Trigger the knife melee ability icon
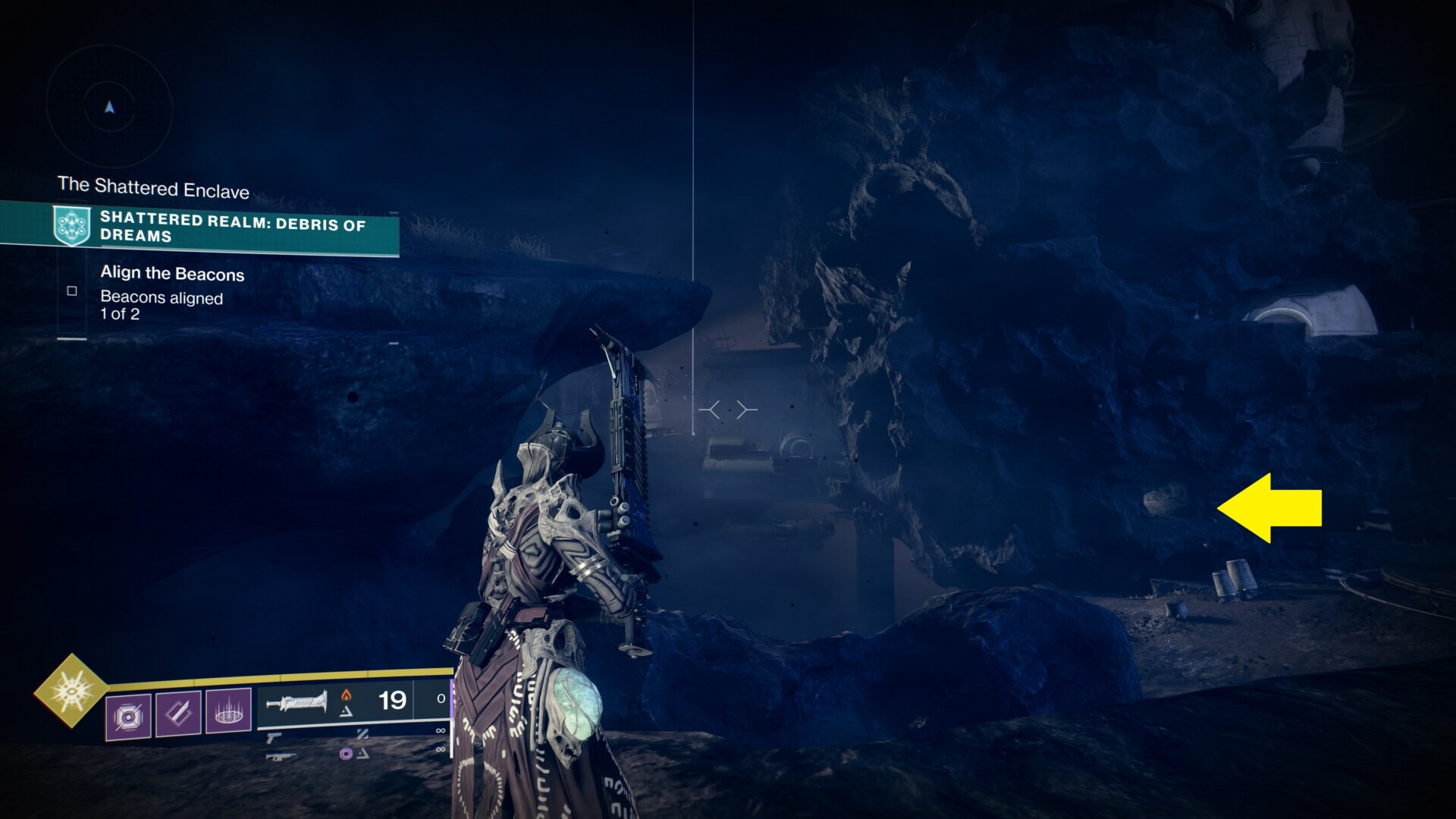The width and height of the screenshot is (1456, 819). [178, 713]
